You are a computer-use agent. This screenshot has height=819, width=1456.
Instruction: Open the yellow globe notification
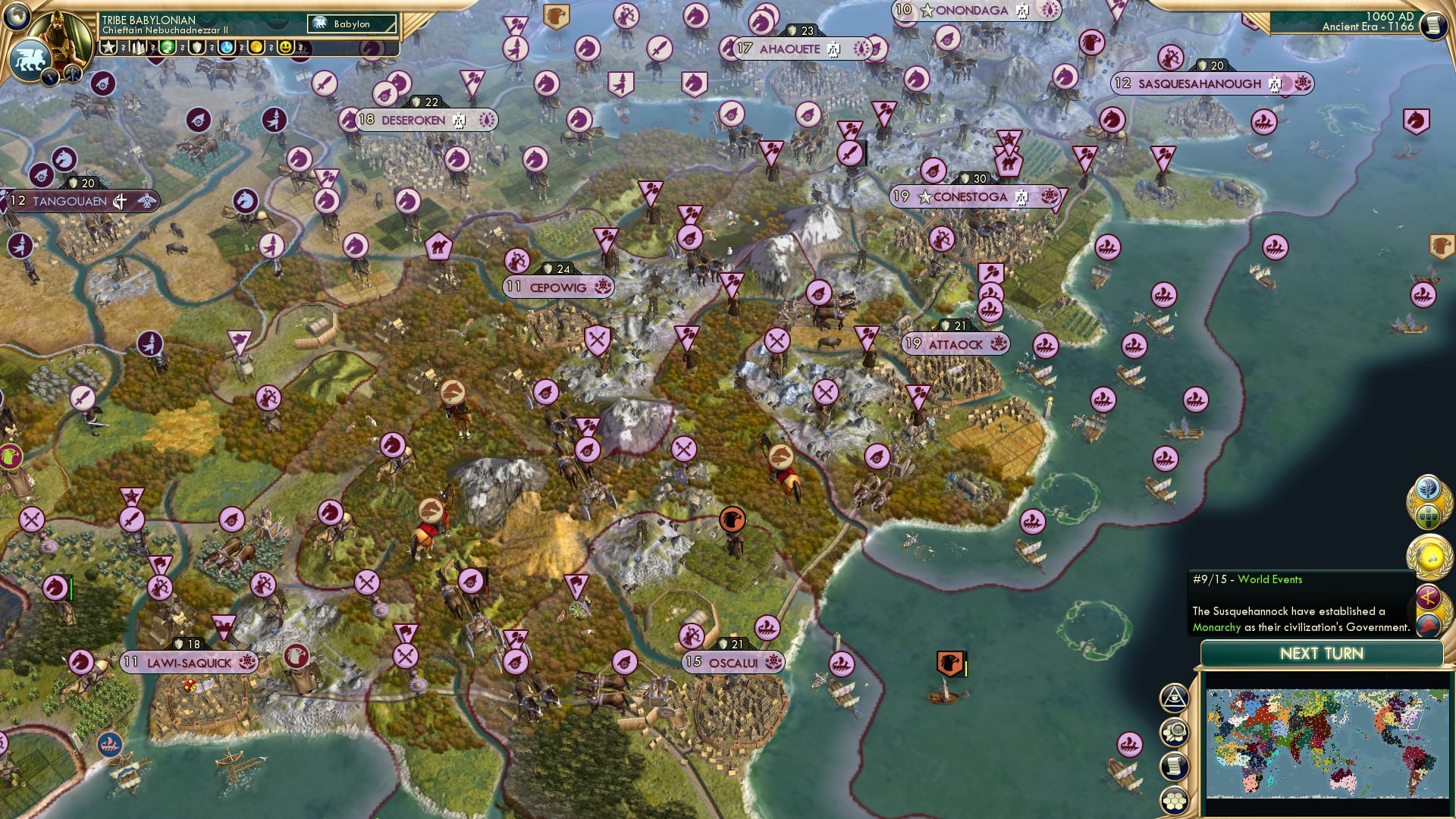pyautogui.click(x=1429, y=556)
